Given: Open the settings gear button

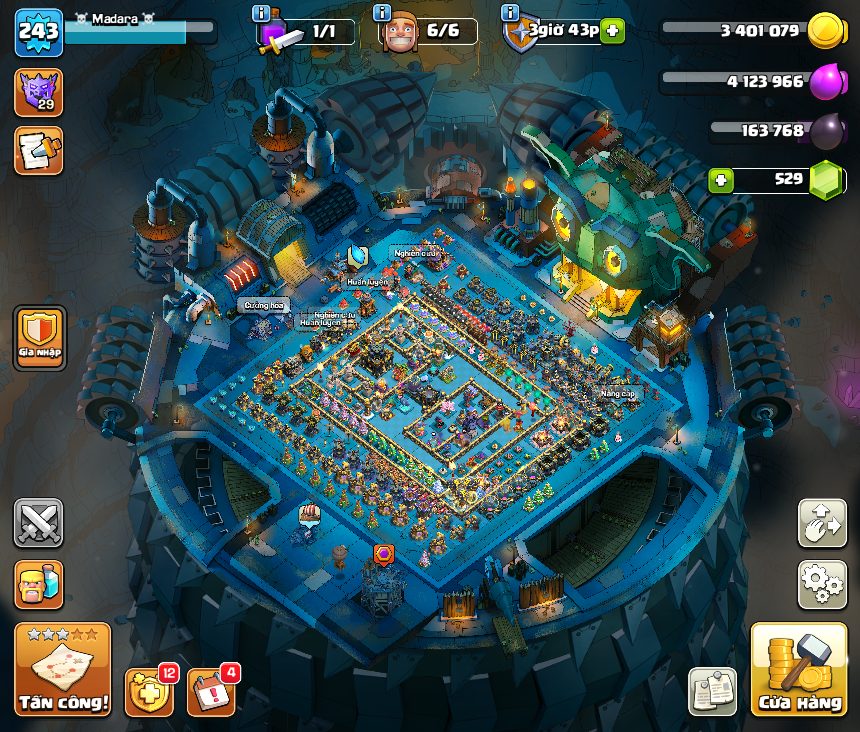Looking at the screenshot, I should click(x=821, y=584).
